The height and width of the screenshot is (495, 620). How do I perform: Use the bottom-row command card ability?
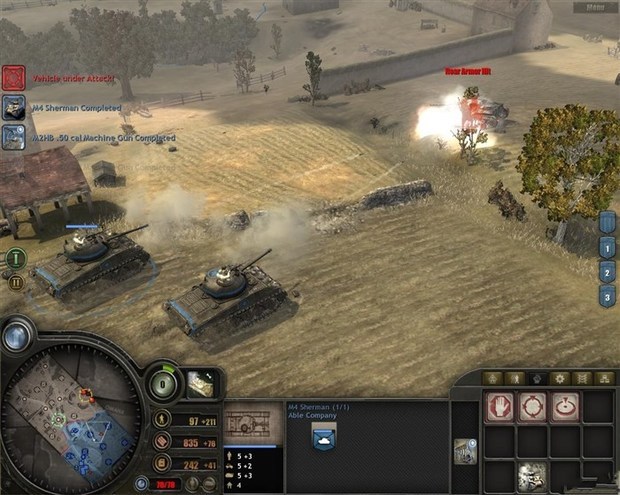click(x=532, y=476)
